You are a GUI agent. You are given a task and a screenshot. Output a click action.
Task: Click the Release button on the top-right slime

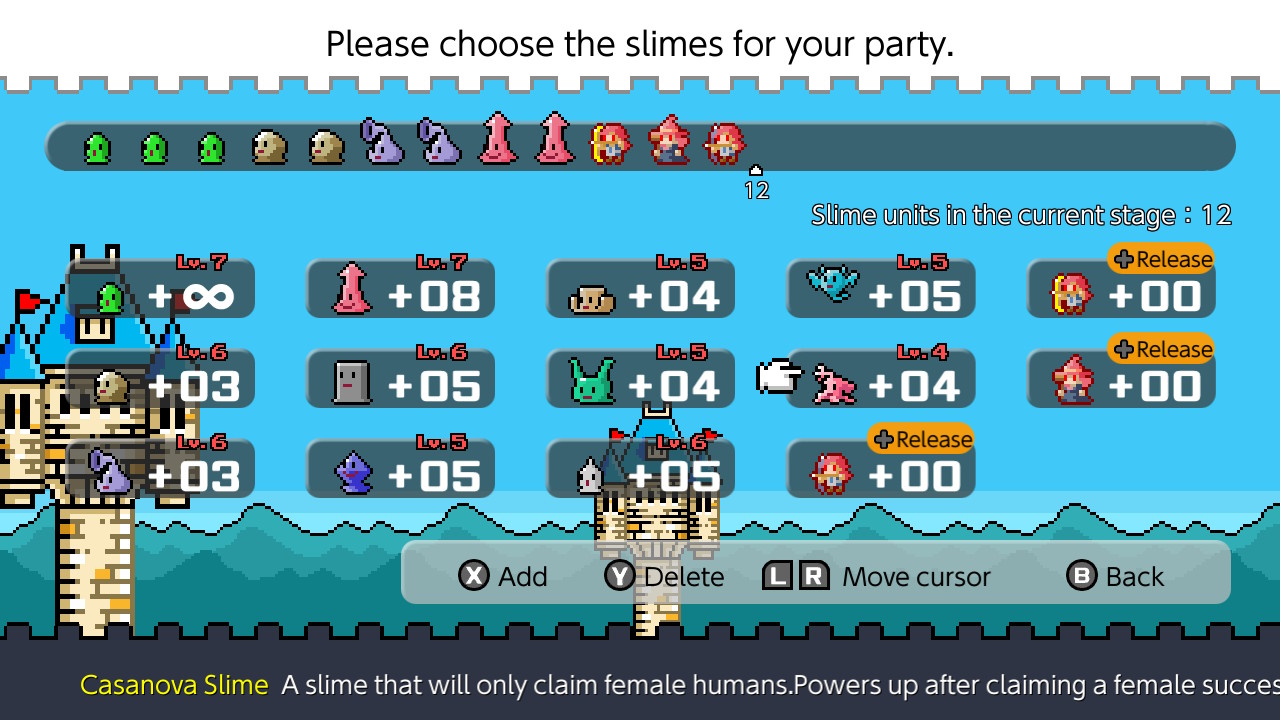pos(1161,259)
